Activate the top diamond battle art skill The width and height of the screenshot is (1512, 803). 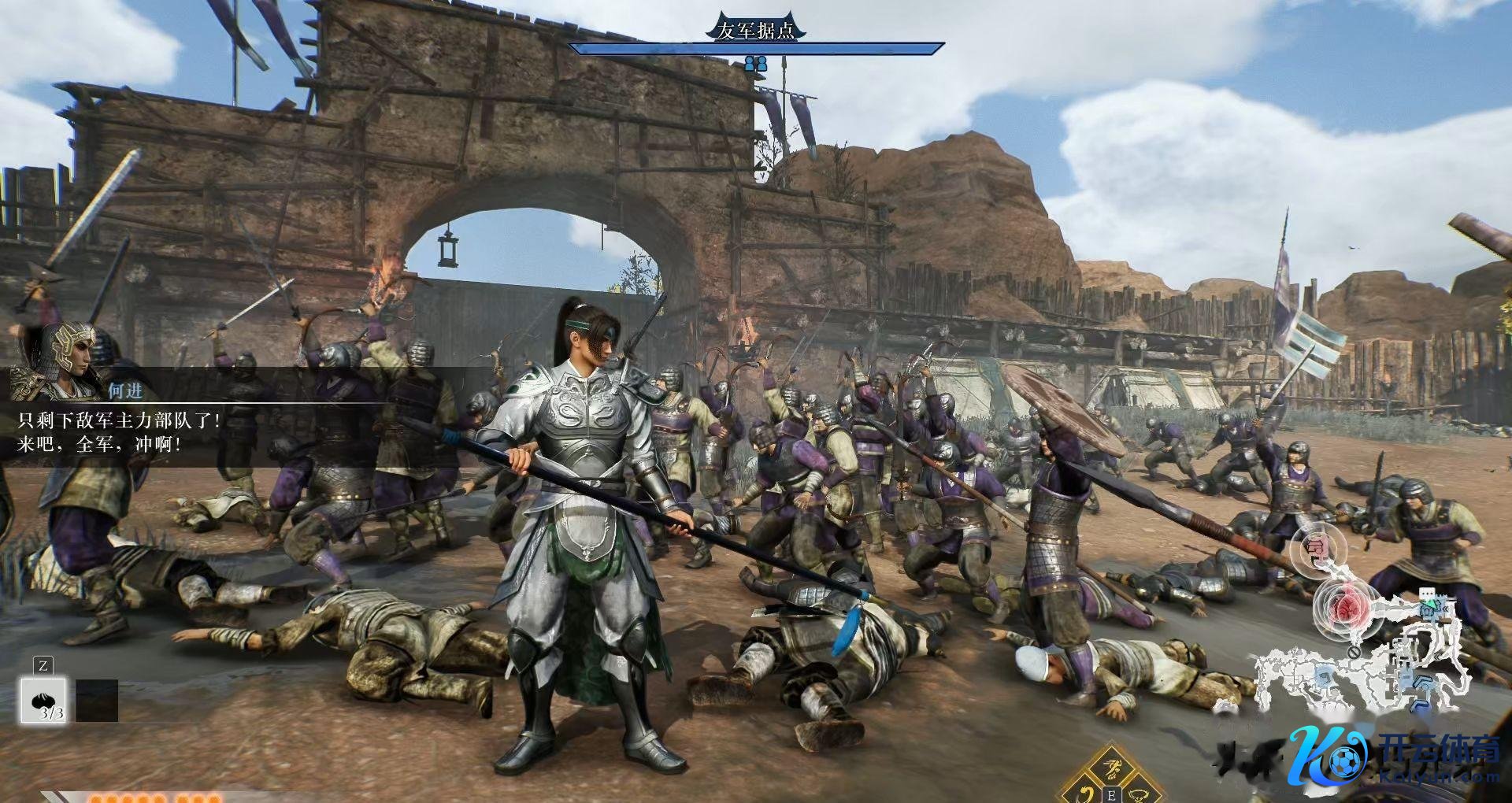click(1112, 766)
